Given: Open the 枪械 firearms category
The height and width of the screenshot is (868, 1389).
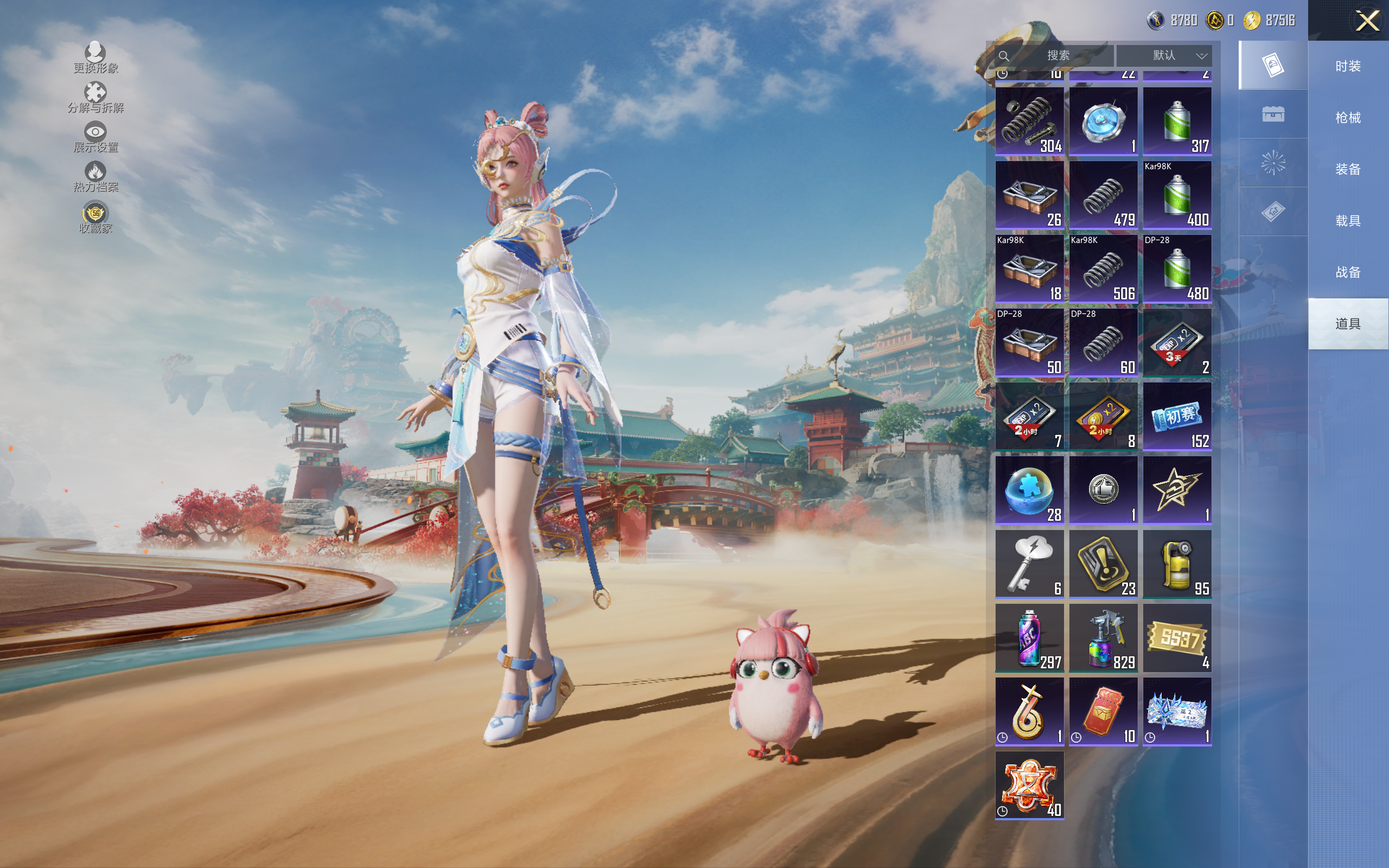Looking at the screenshot, I should point(1348,118).
